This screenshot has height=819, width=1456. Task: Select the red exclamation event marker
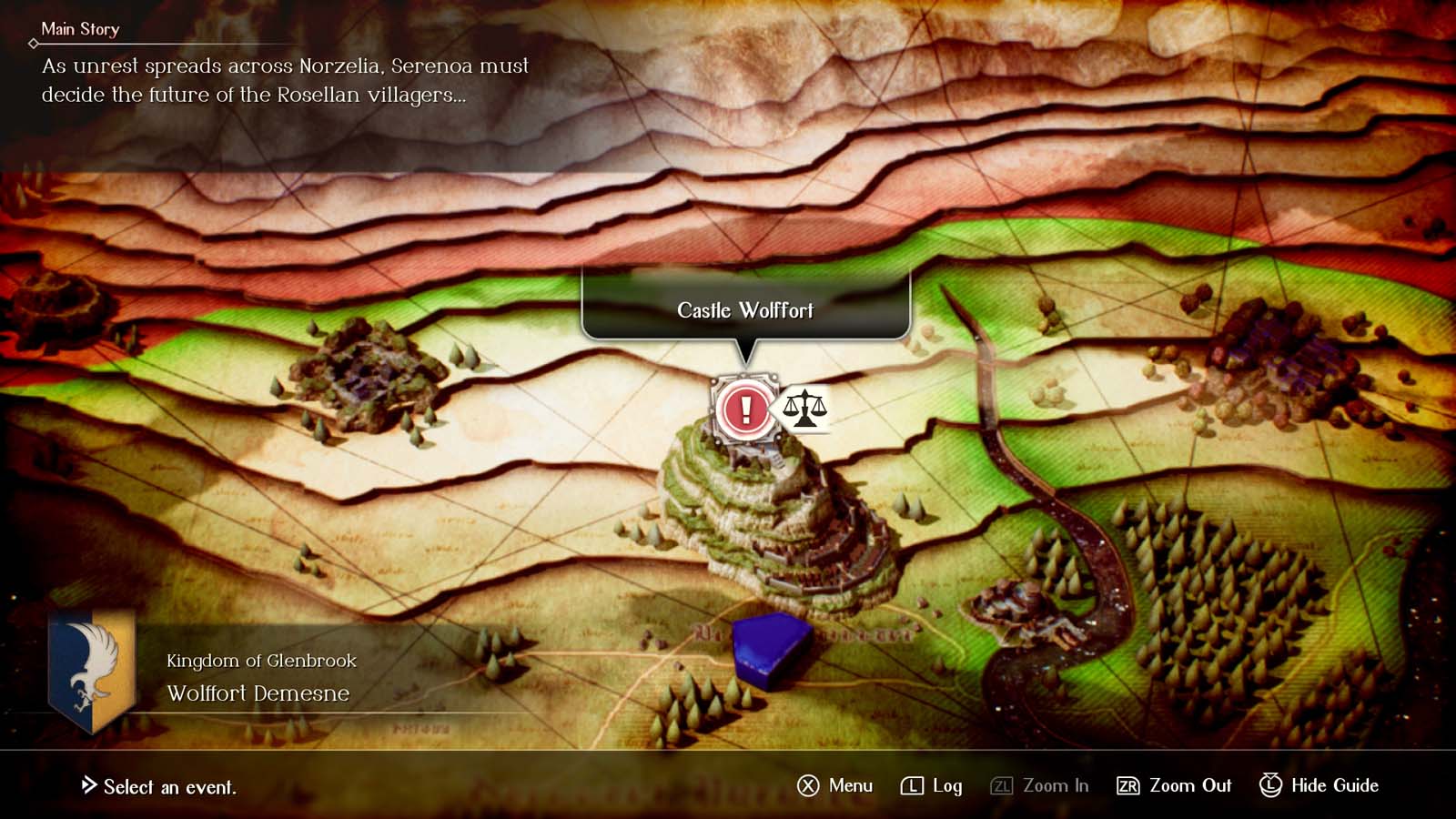(745, 409)
